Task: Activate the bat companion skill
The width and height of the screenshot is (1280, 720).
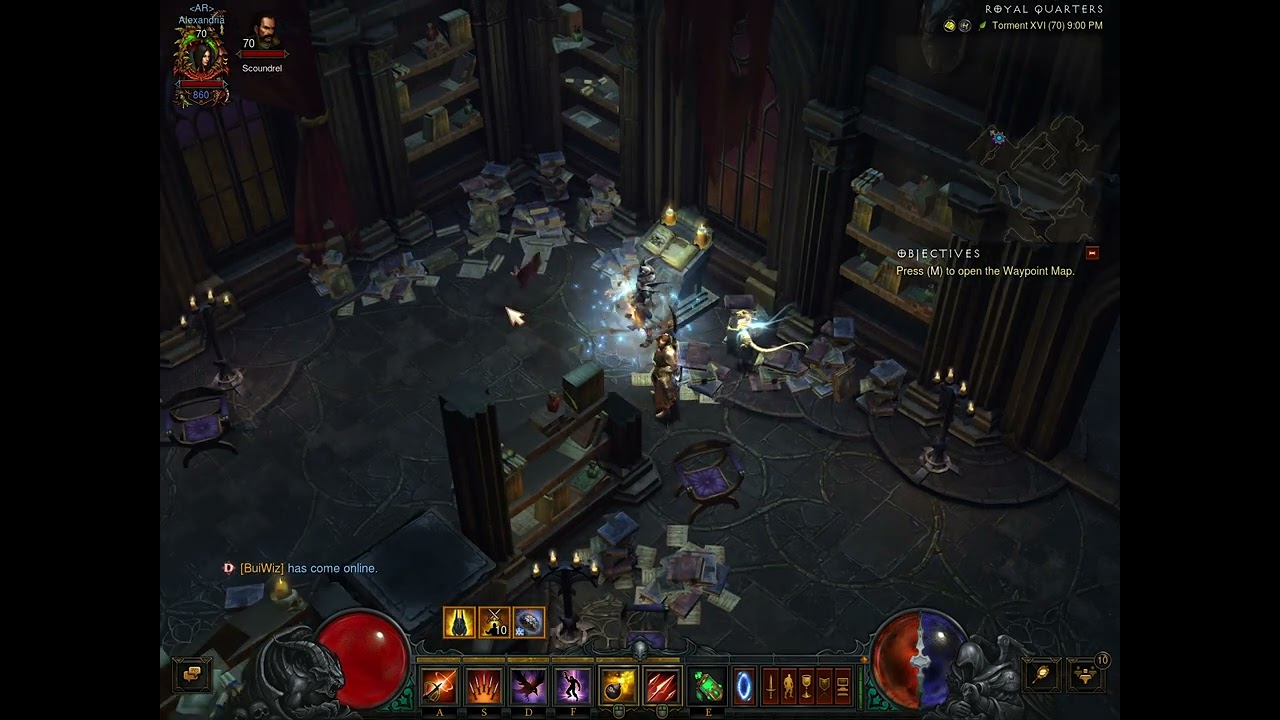Action: point(528,686)
